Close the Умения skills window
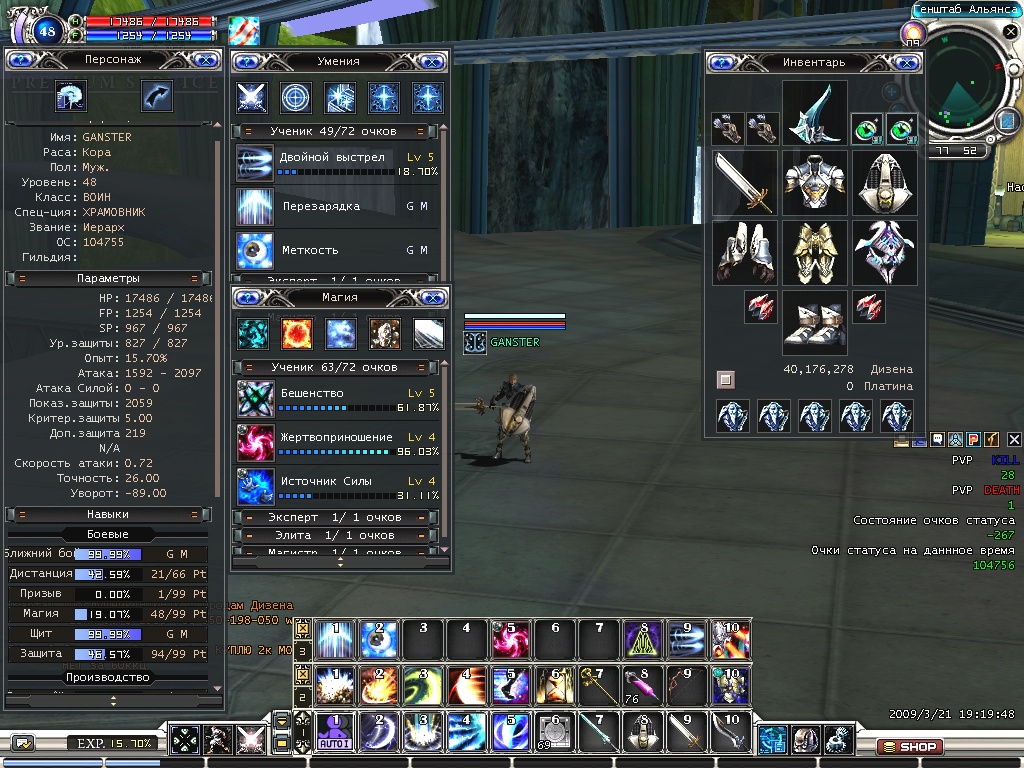 432,61
